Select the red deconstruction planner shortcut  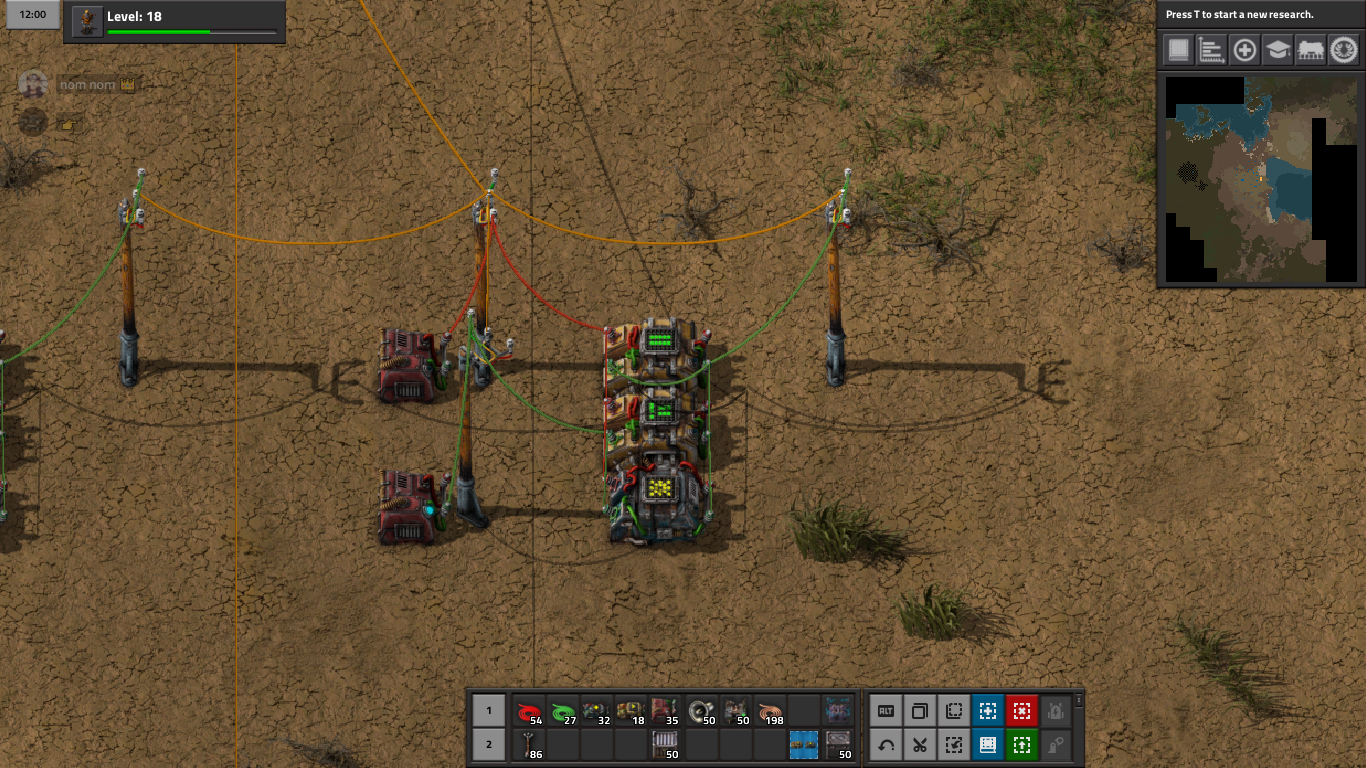(x=1021, y=711)
